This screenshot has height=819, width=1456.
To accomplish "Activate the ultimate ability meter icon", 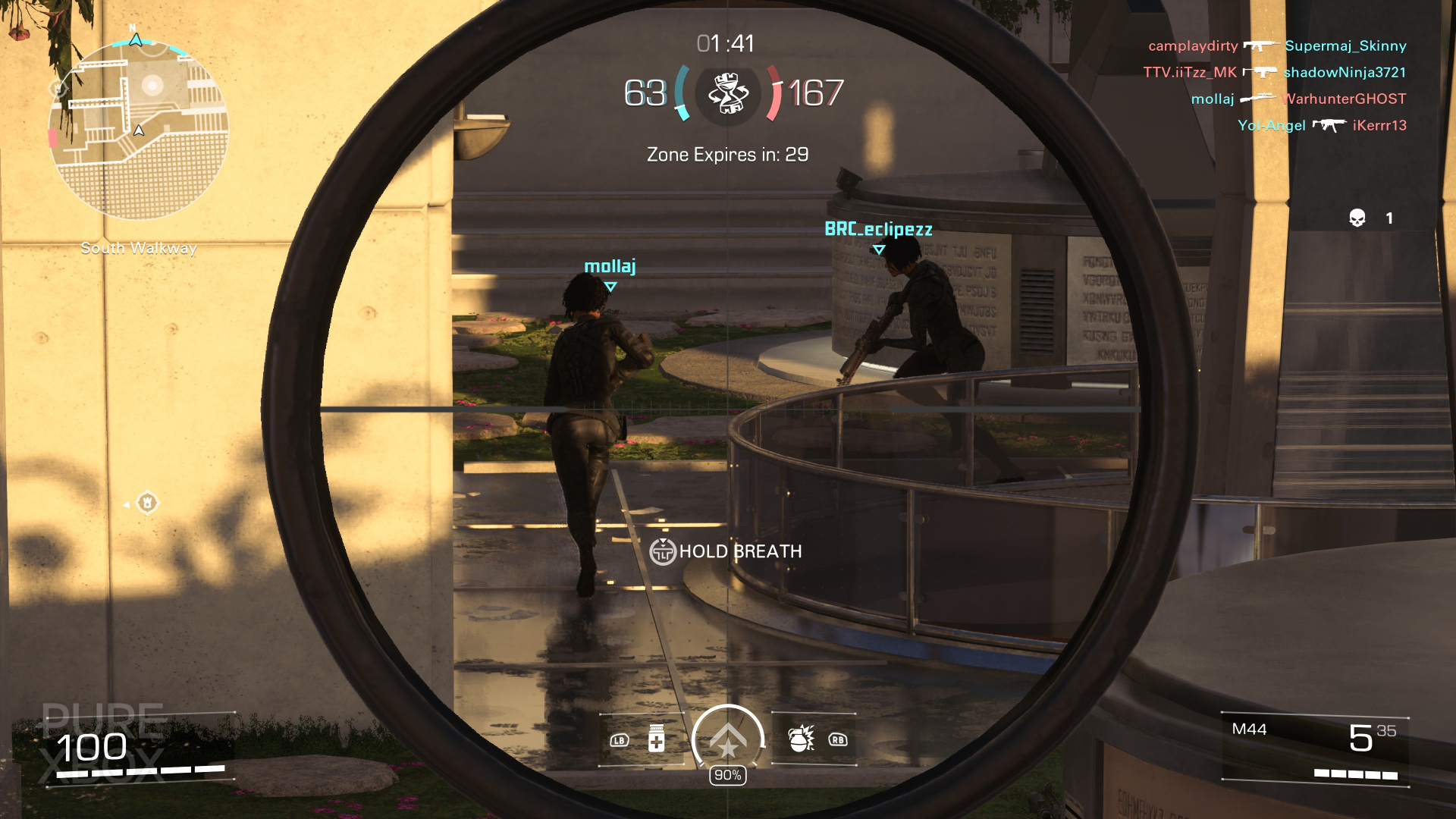I will [728, 740].
